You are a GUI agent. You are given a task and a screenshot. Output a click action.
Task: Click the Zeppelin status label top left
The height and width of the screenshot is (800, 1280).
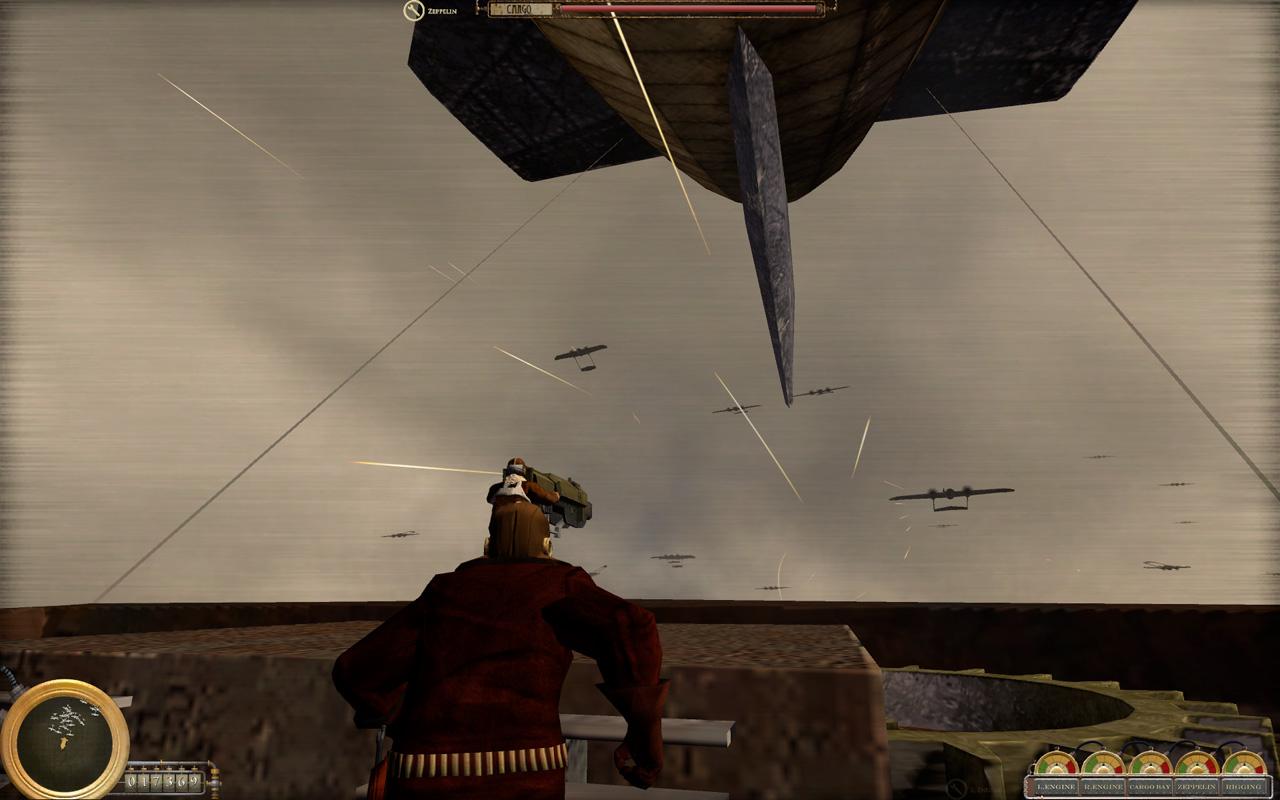pyautogui.click(x=441, y=8)
